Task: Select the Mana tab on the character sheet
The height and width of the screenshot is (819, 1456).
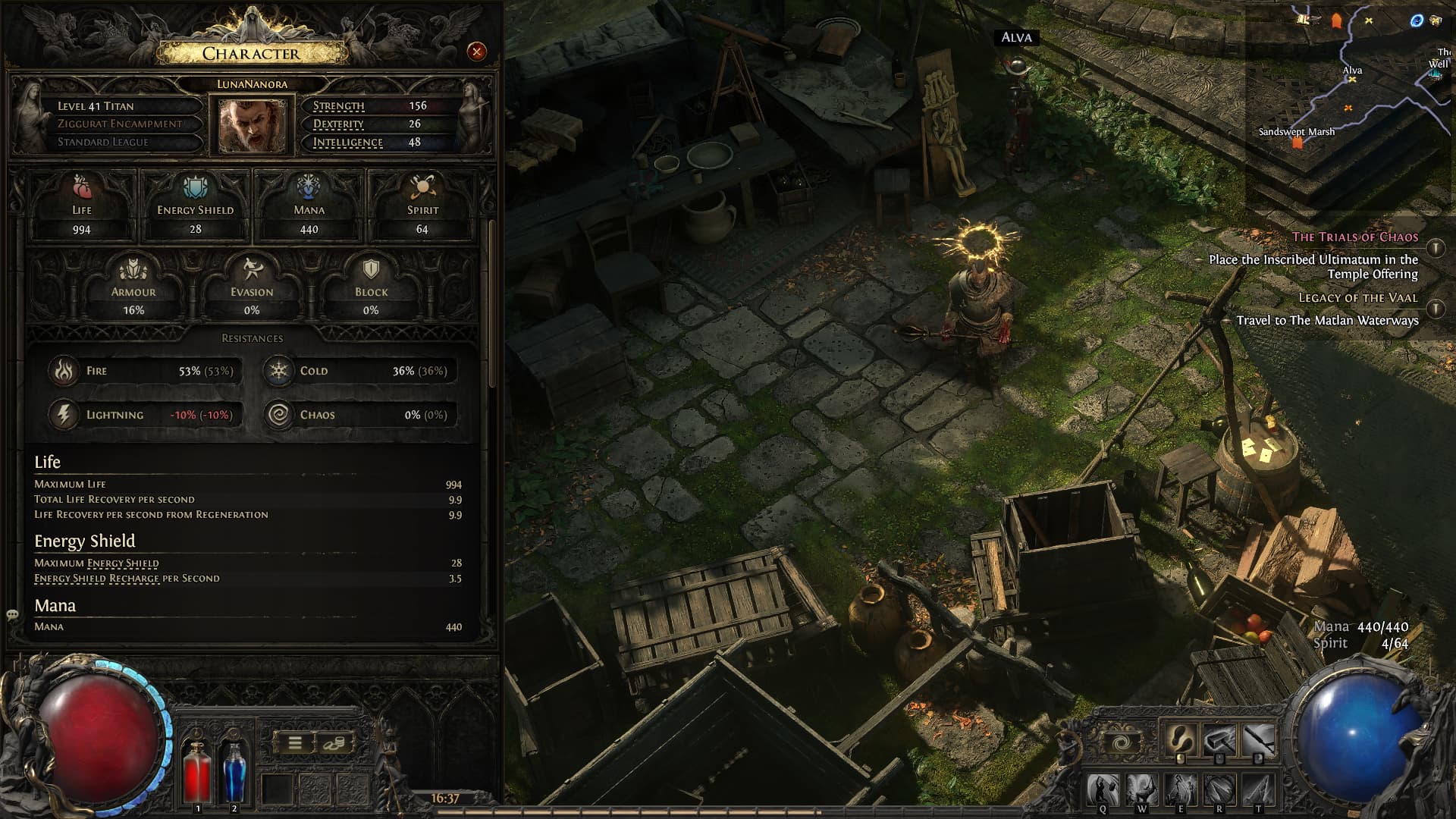Action: point(308,202)
